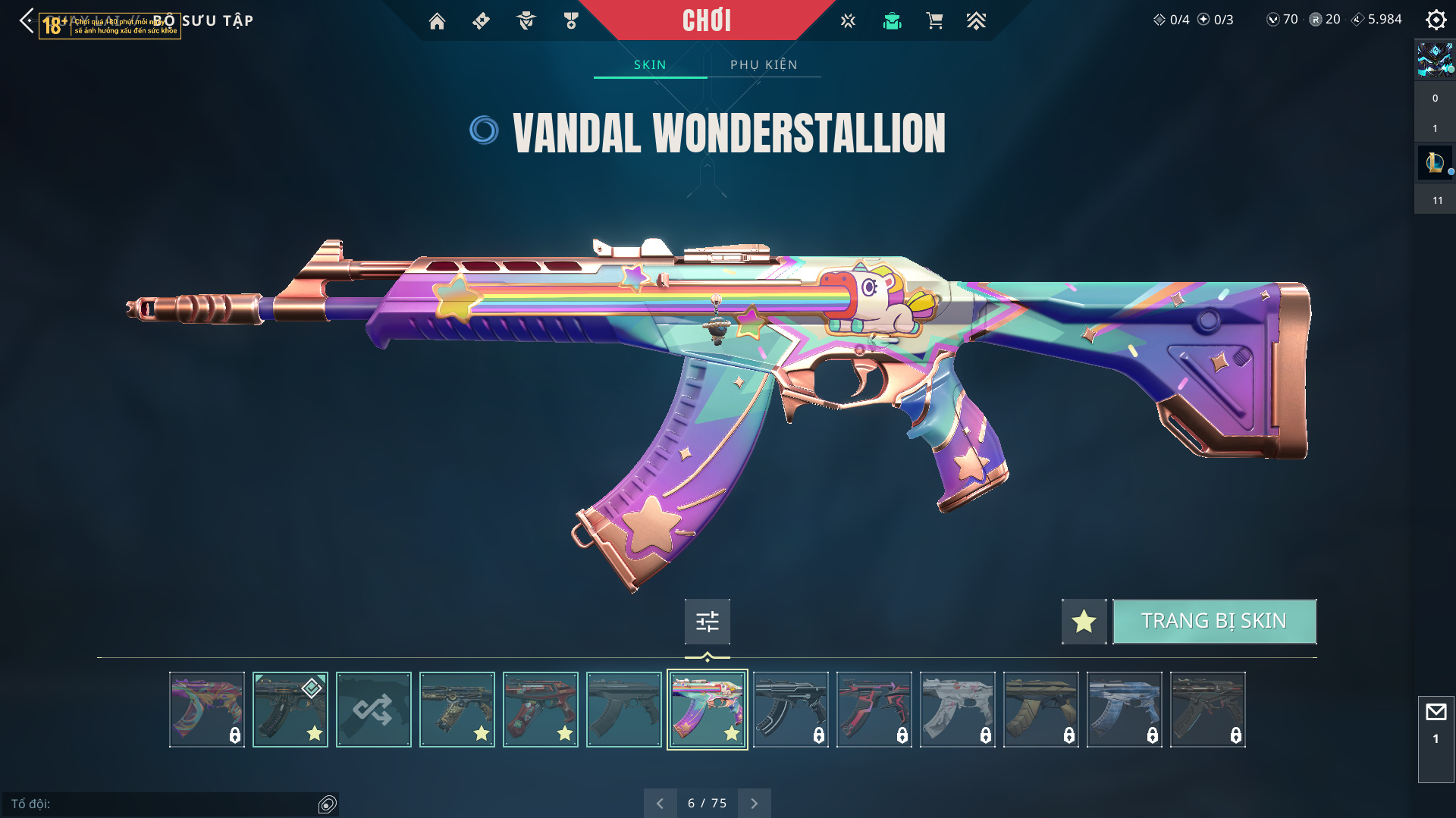
Task: Go to previous skin page arrow
Action: coord(660,803)
